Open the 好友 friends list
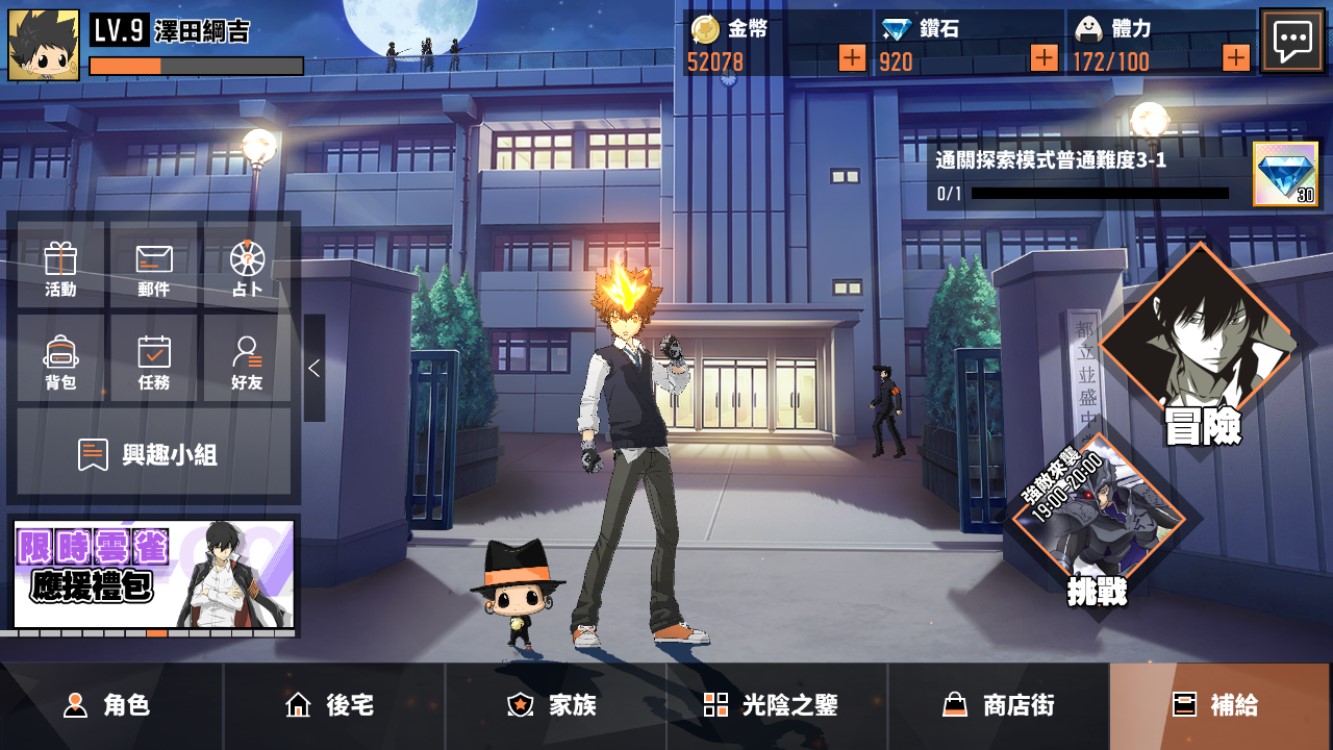This screenshot has height=750, width=1333. click(246, 361)
